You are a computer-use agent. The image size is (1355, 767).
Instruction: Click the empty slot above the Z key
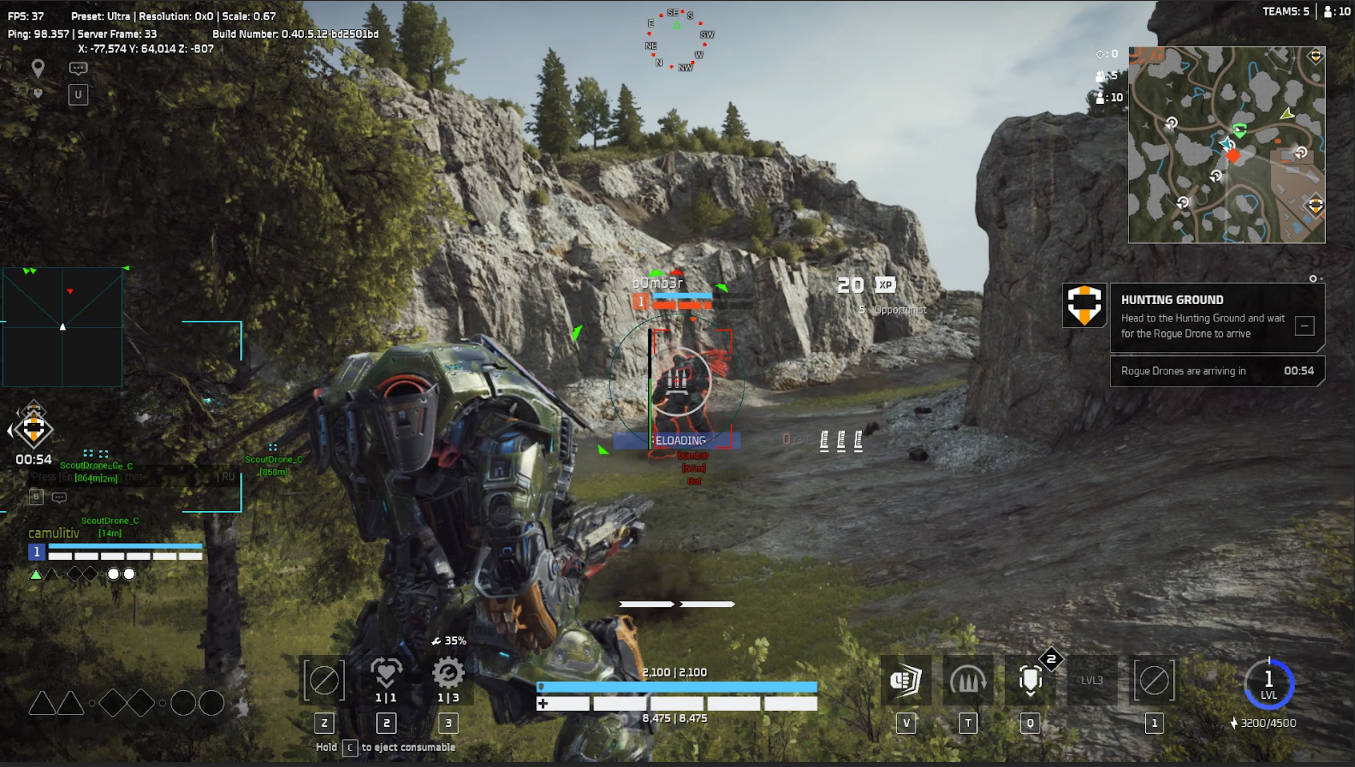[x=323, y=681]
